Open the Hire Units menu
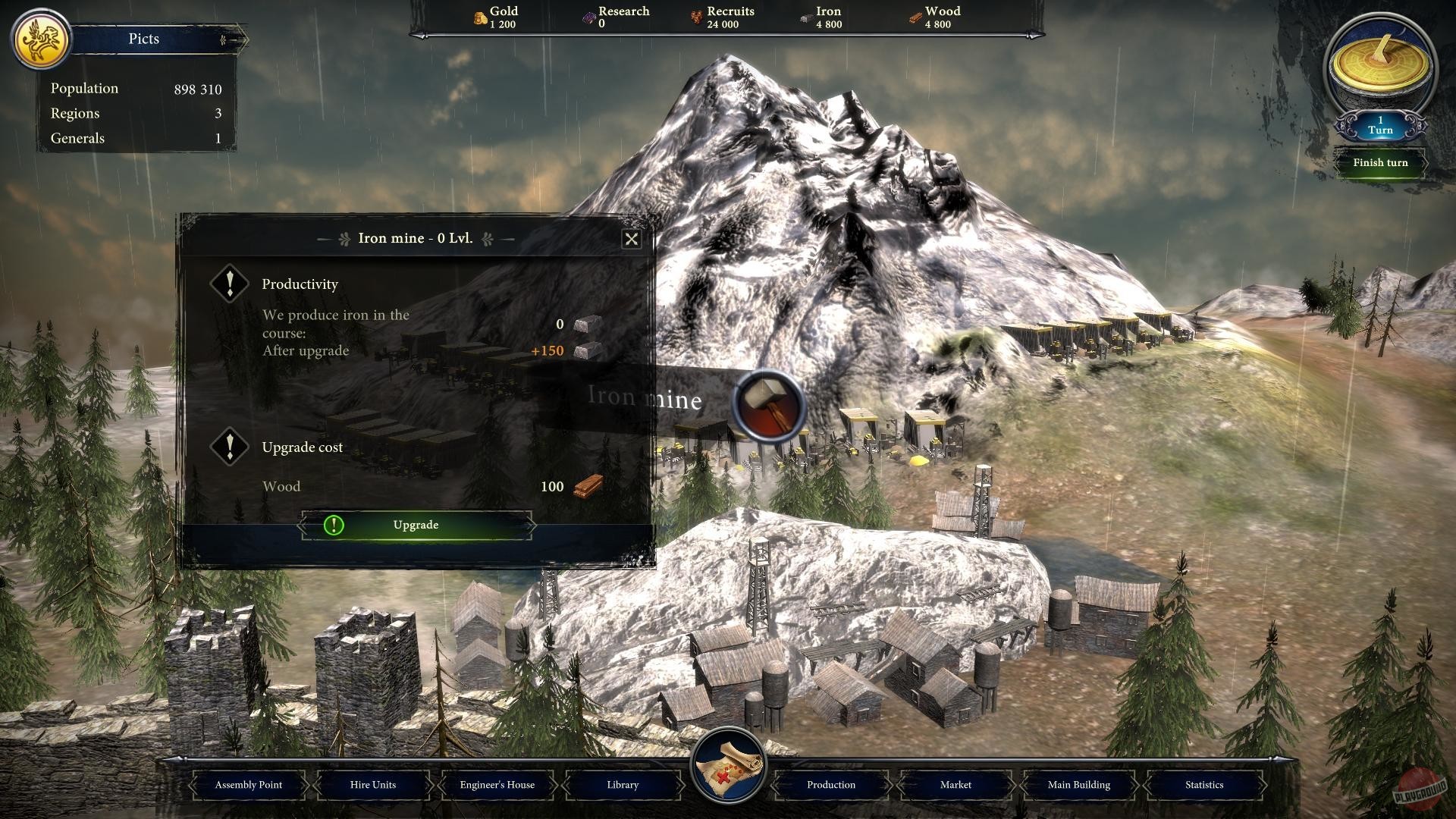 coord(373,785)
